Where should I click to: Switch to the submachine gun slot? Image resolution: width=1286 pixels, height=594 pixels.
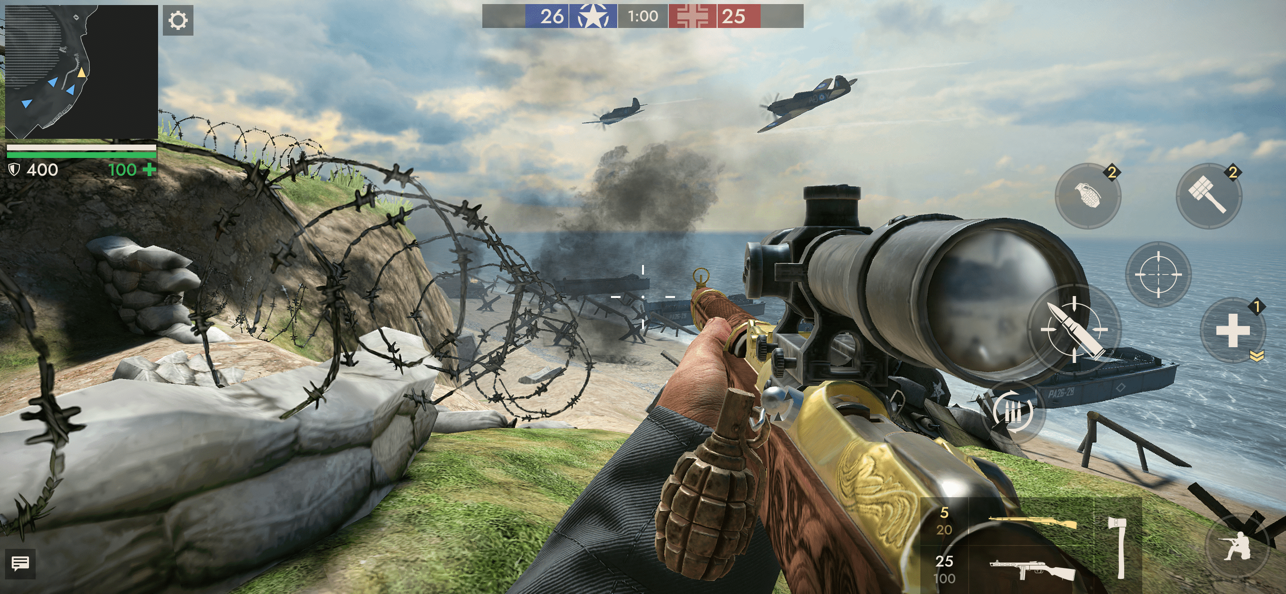coord(1030,570)
